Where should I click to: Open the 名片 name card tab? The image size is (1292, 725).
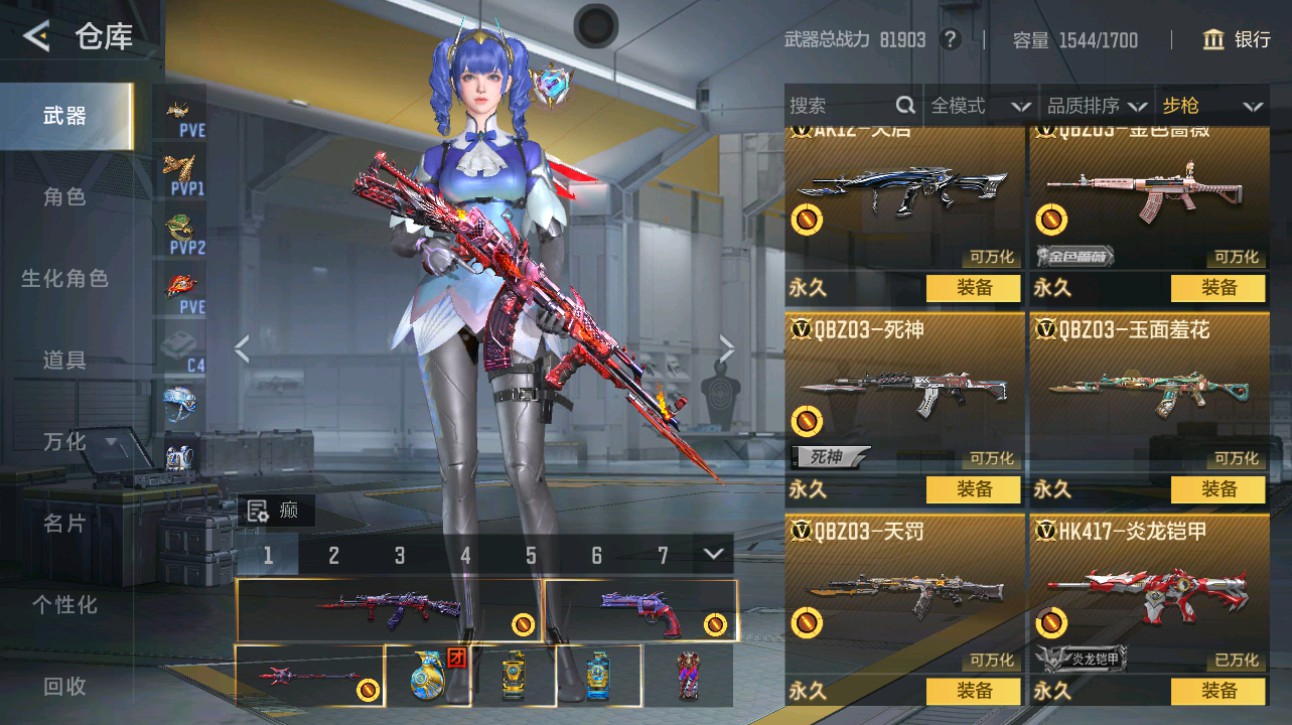coord(65,523)
